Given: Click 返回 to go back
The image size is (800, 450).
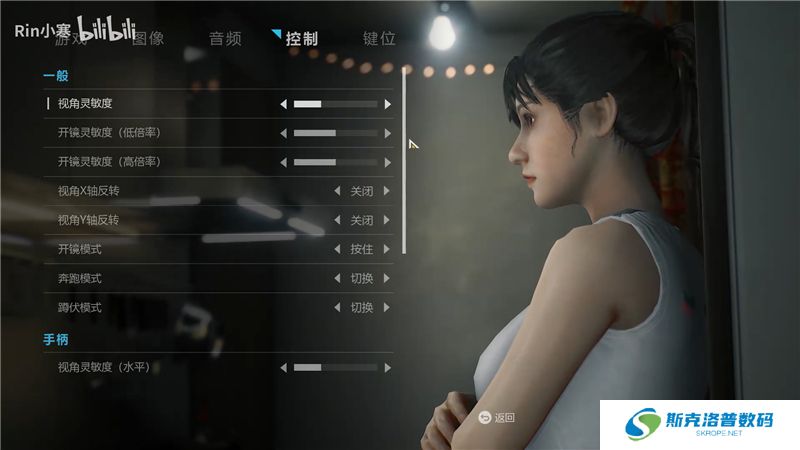Looking at the screenshot, I should tap(497, 417).
